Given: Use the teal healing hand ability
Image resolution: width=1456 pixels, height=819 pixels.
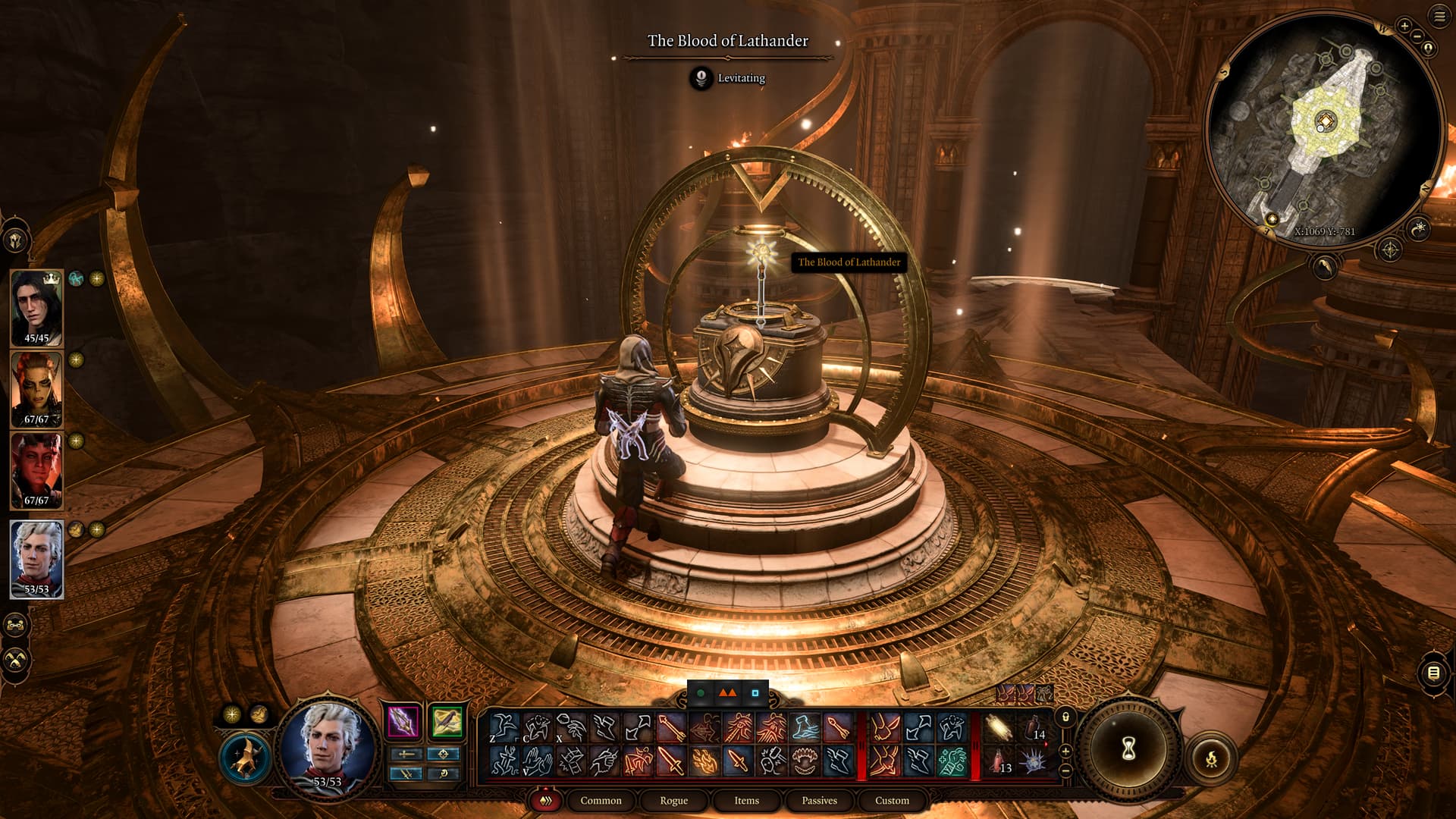Looking at the screenshot, I should (x=951, y=761).
